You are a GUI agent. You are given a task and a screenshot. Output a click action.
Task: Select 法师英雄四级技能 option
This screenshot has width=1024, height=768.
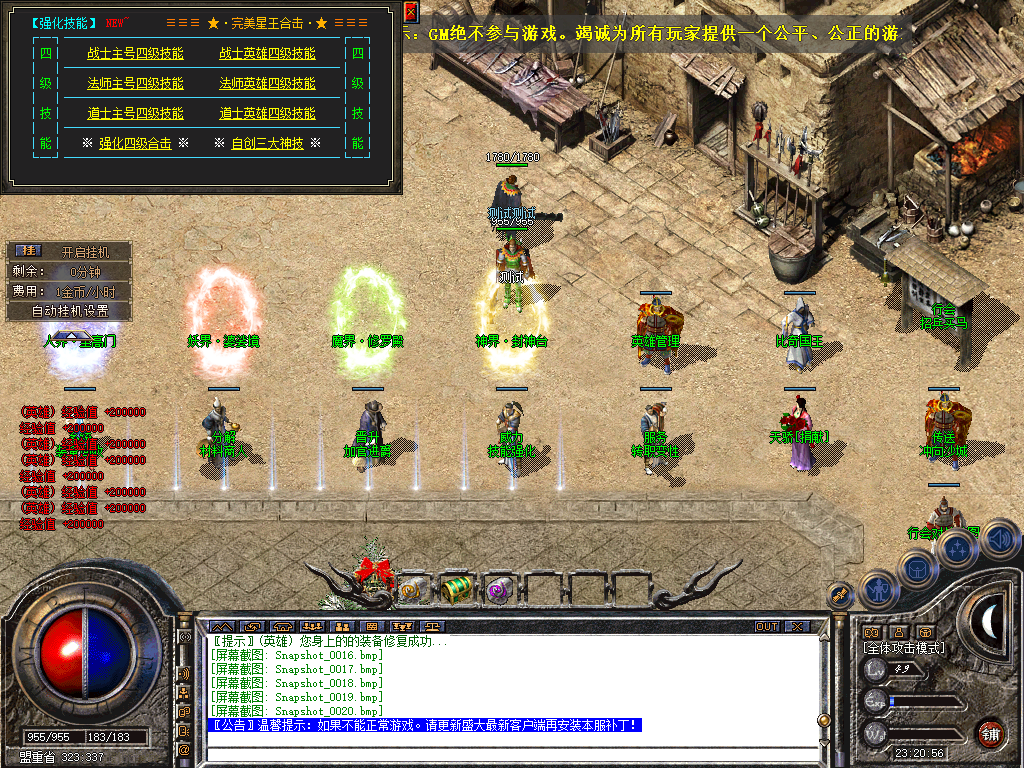pyautogui.click(x=267, y=84)
